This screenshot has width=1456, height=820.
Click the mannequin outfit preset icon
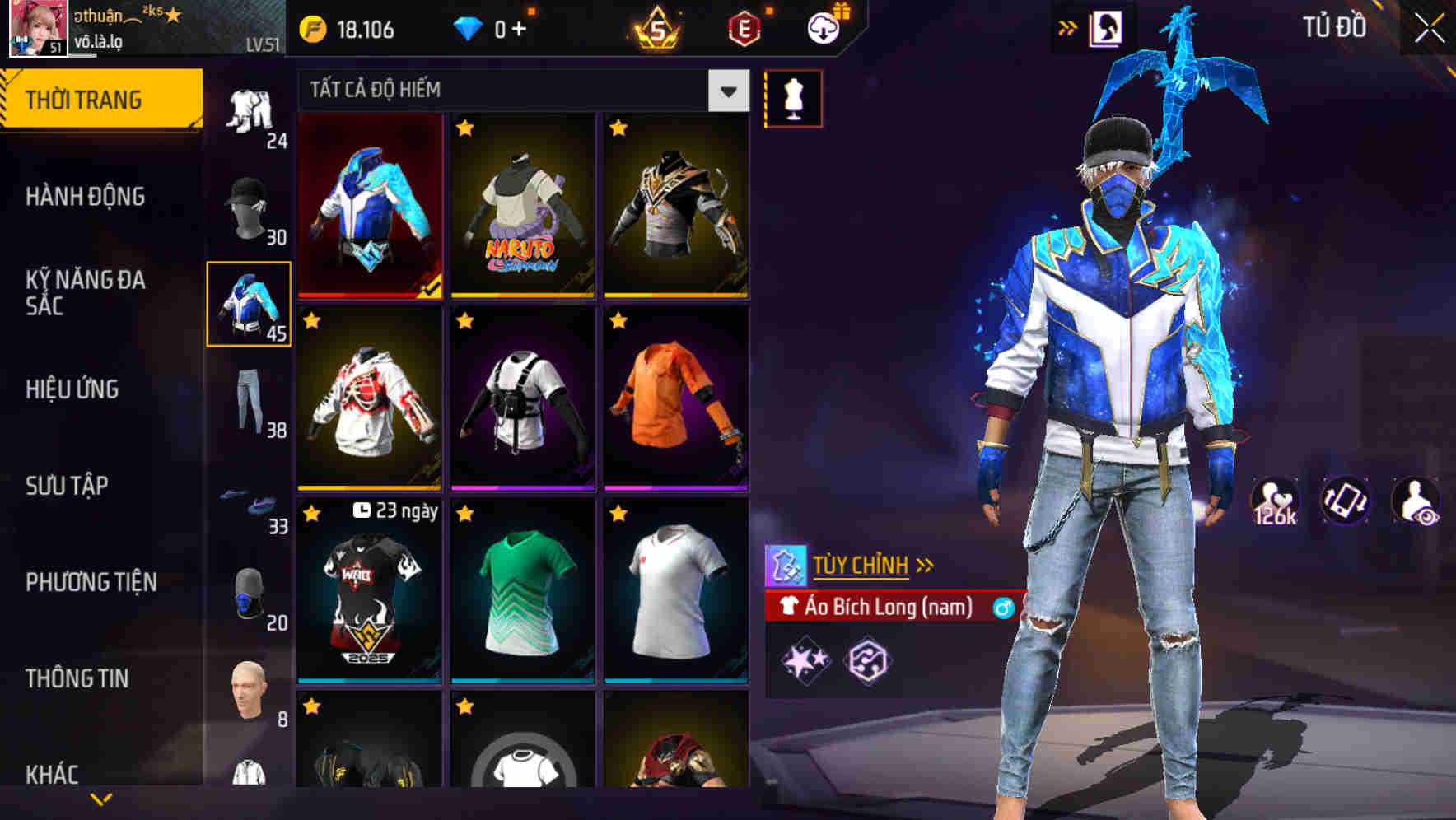[x=793, y=97]
